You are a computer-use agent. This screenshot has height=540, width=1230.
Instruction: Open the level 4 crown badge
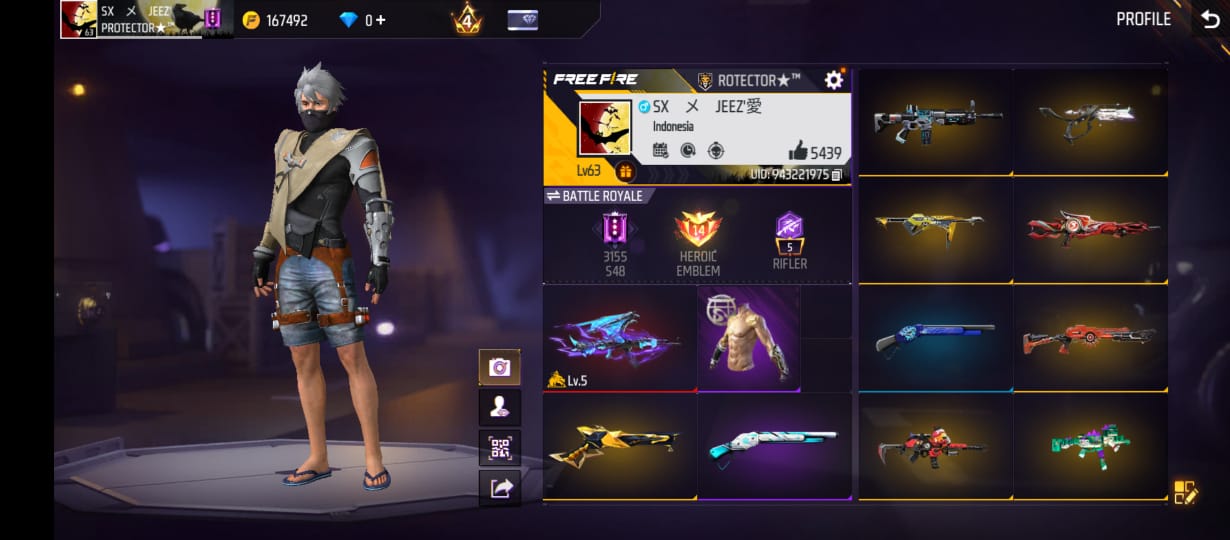[x=466, y=19]
